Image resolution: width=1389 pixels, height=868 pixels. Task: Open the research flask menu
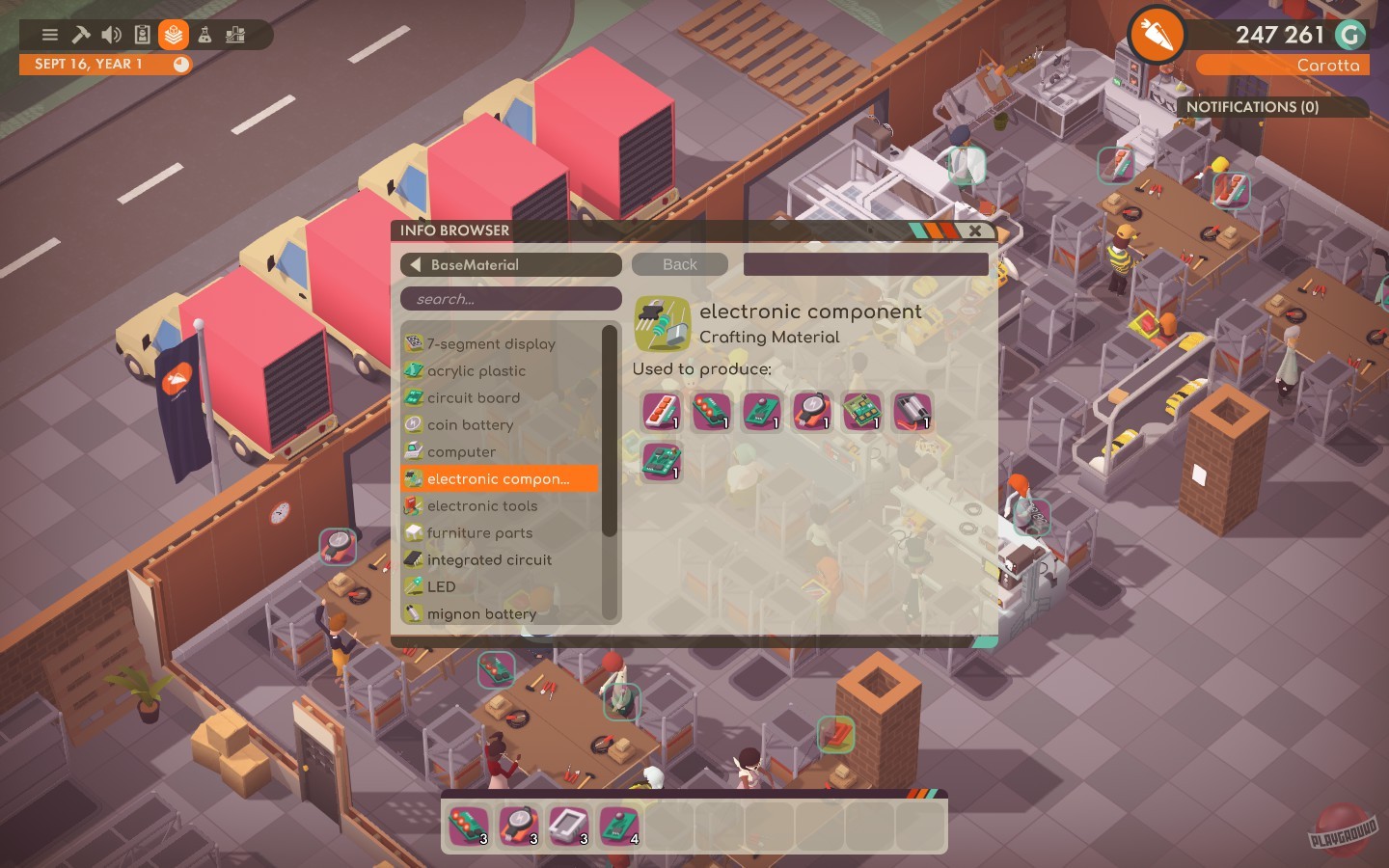203,35
